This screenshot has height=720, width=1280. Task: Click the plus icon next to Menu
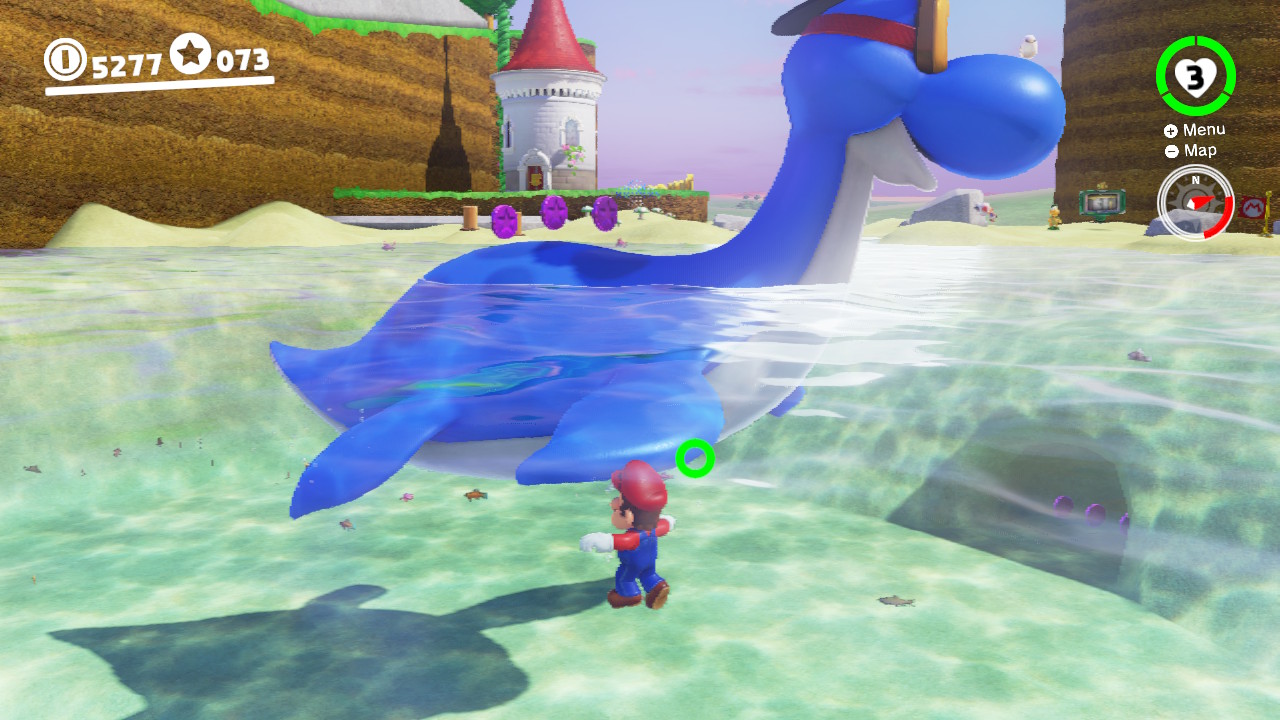1171,130
